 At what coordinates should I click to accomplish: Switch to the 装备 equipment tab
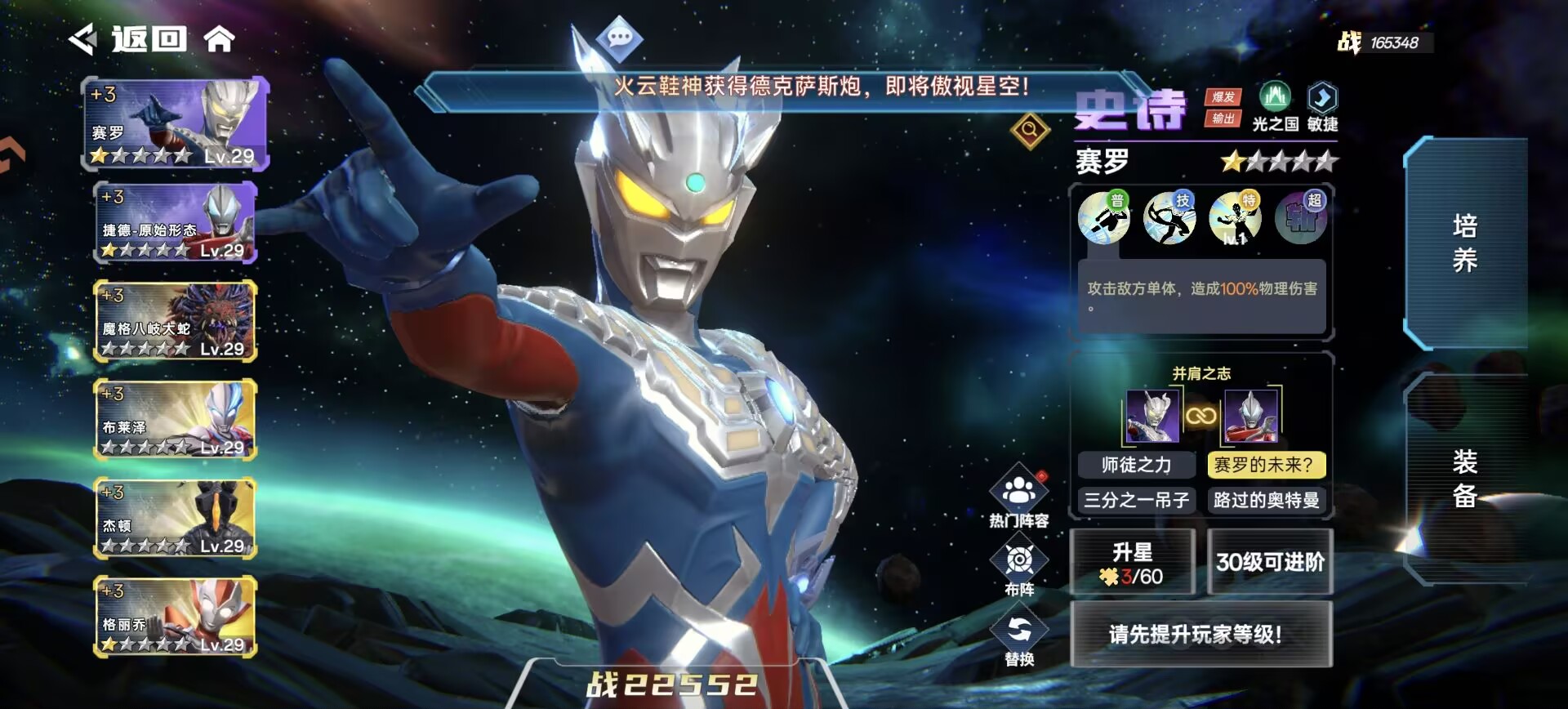tap(1465, 479)
